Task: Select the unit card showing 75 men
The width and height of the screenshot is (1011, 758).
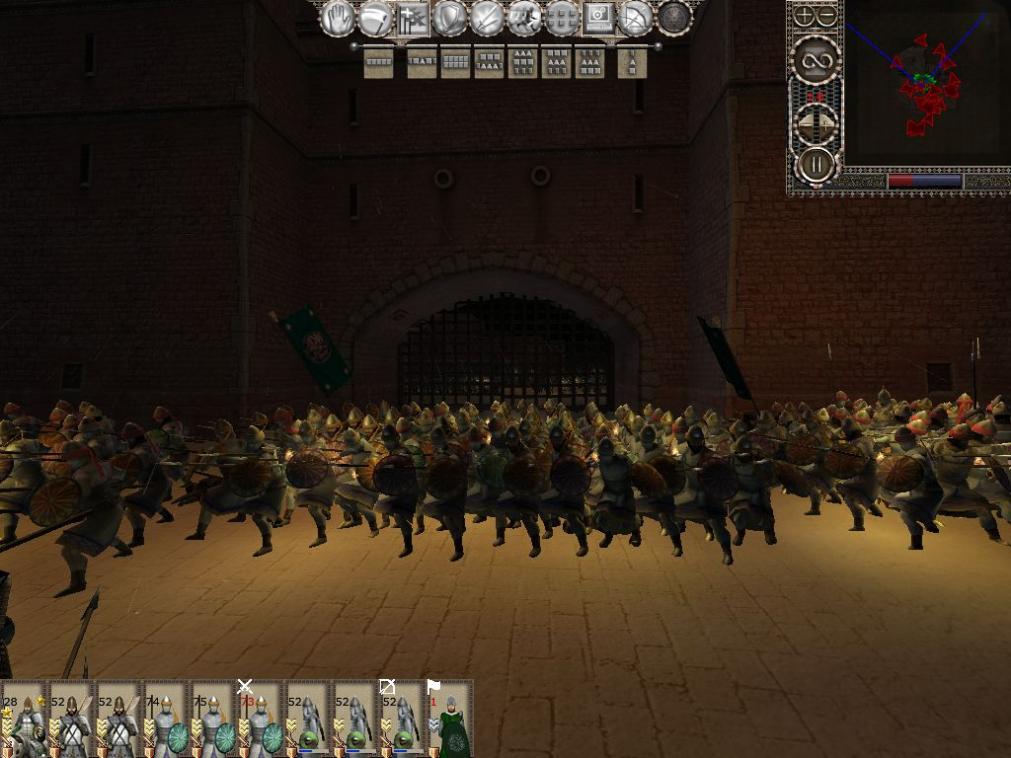Action: [214, 720]
